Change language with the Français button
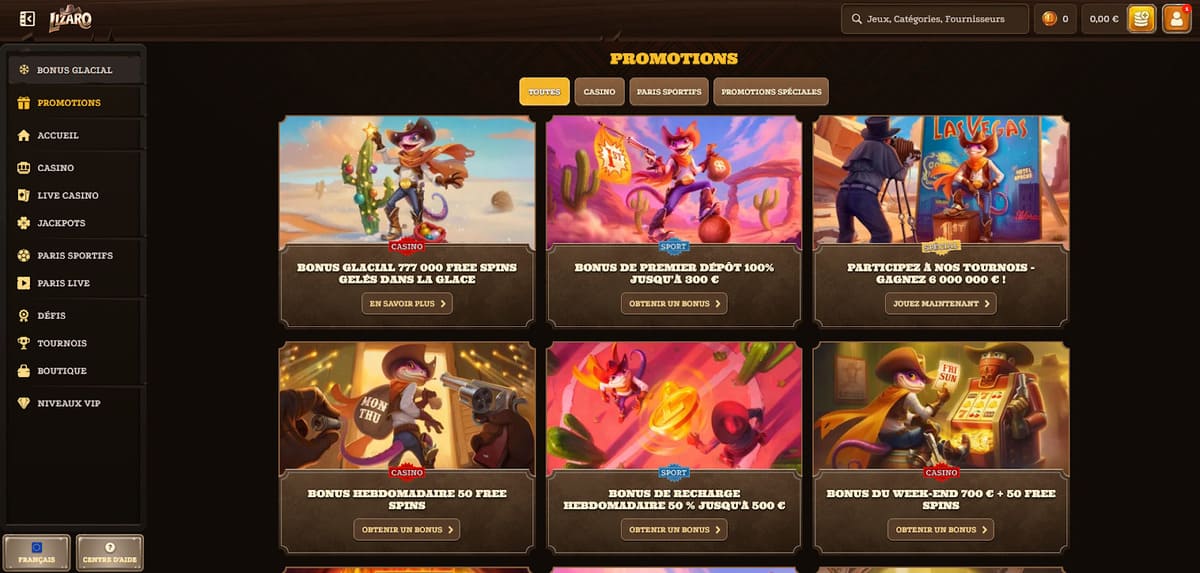Viewport: 1200px width, 573px height. pos(37,552)
